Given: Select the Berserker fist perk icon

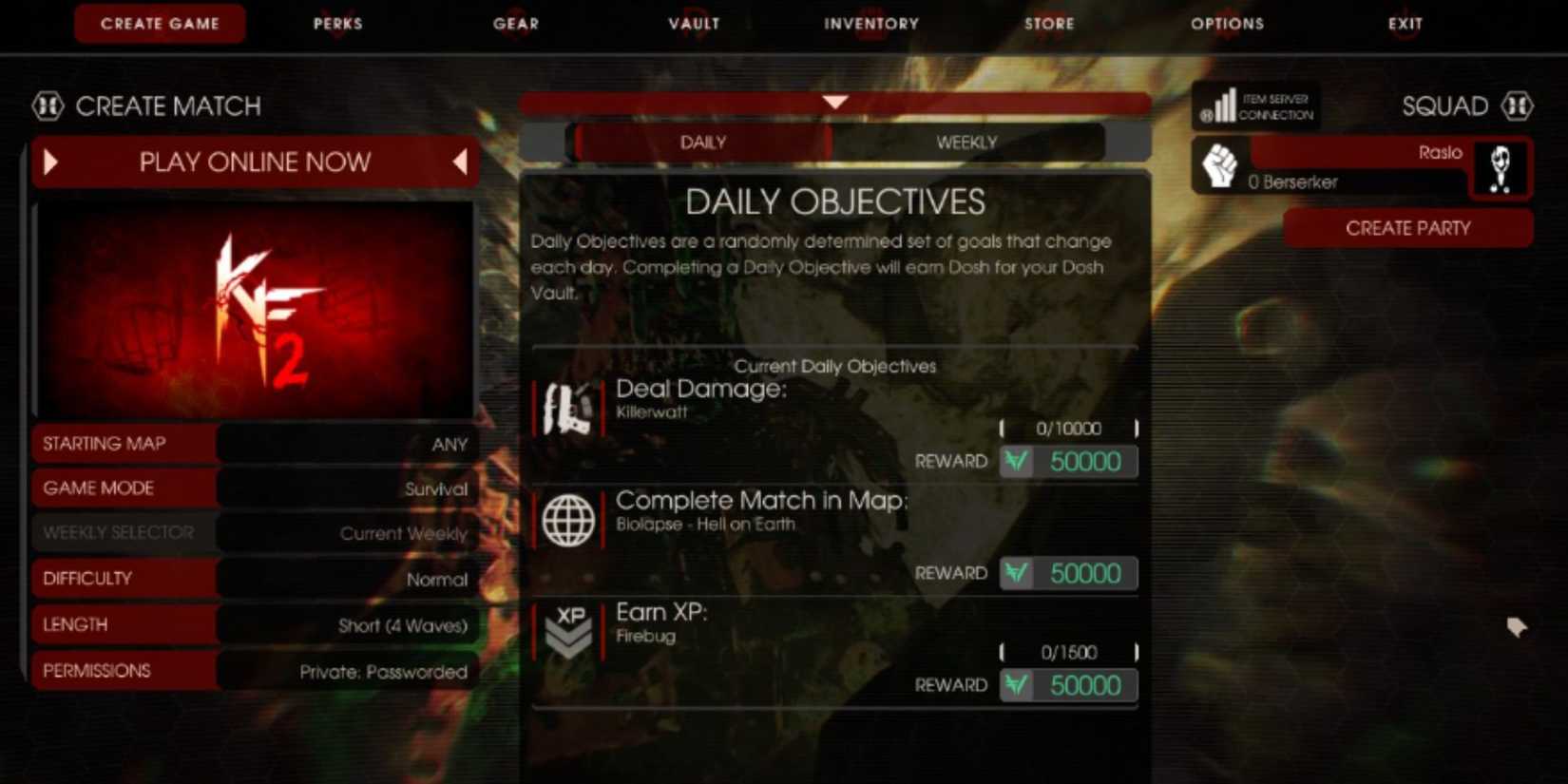Looking at the screenshot, I should (1219, 167).
